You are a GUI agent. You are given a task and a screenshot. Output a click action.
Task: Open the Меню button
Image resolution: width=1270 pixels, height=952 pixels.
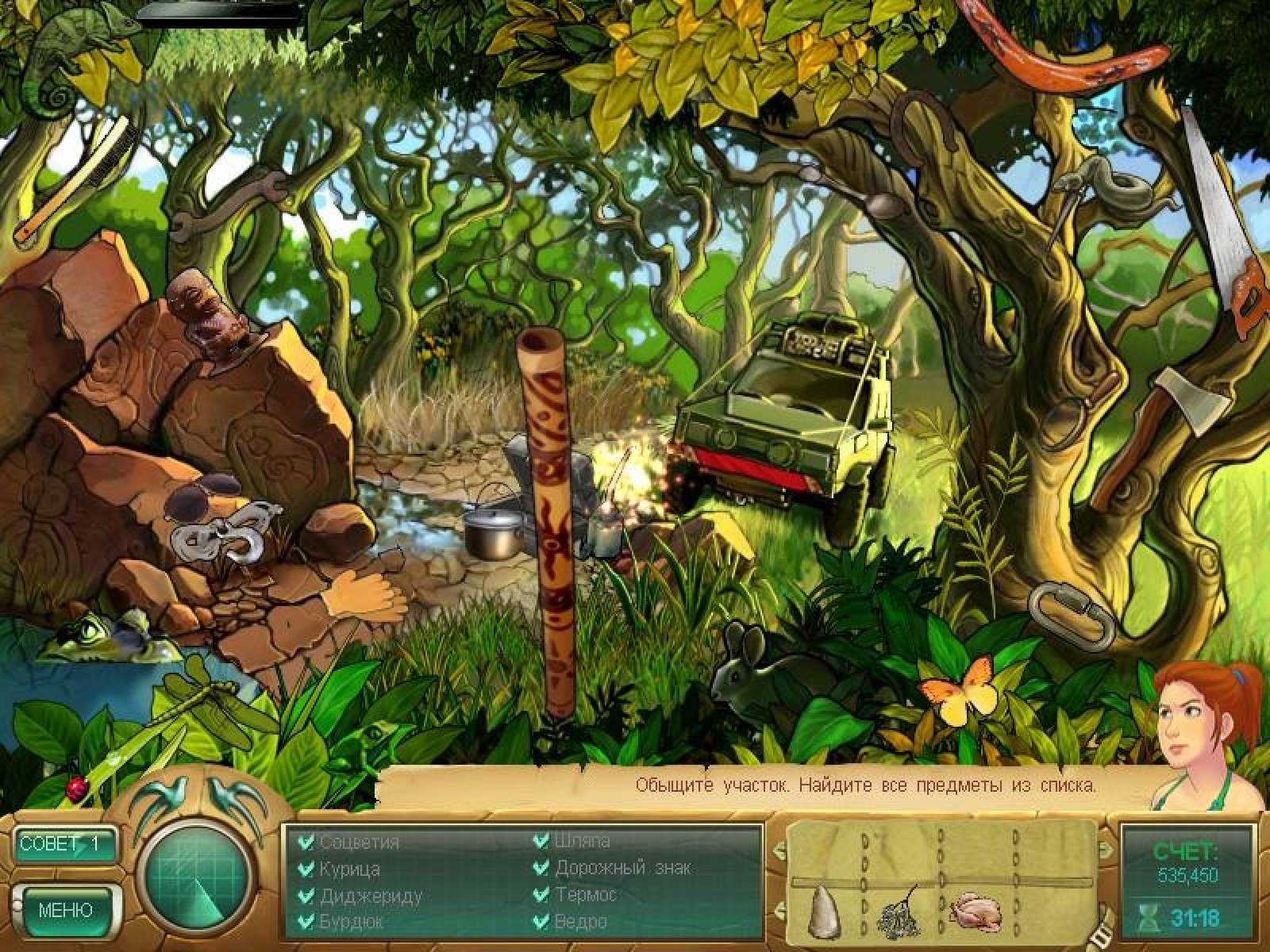(x=66, y=909)
